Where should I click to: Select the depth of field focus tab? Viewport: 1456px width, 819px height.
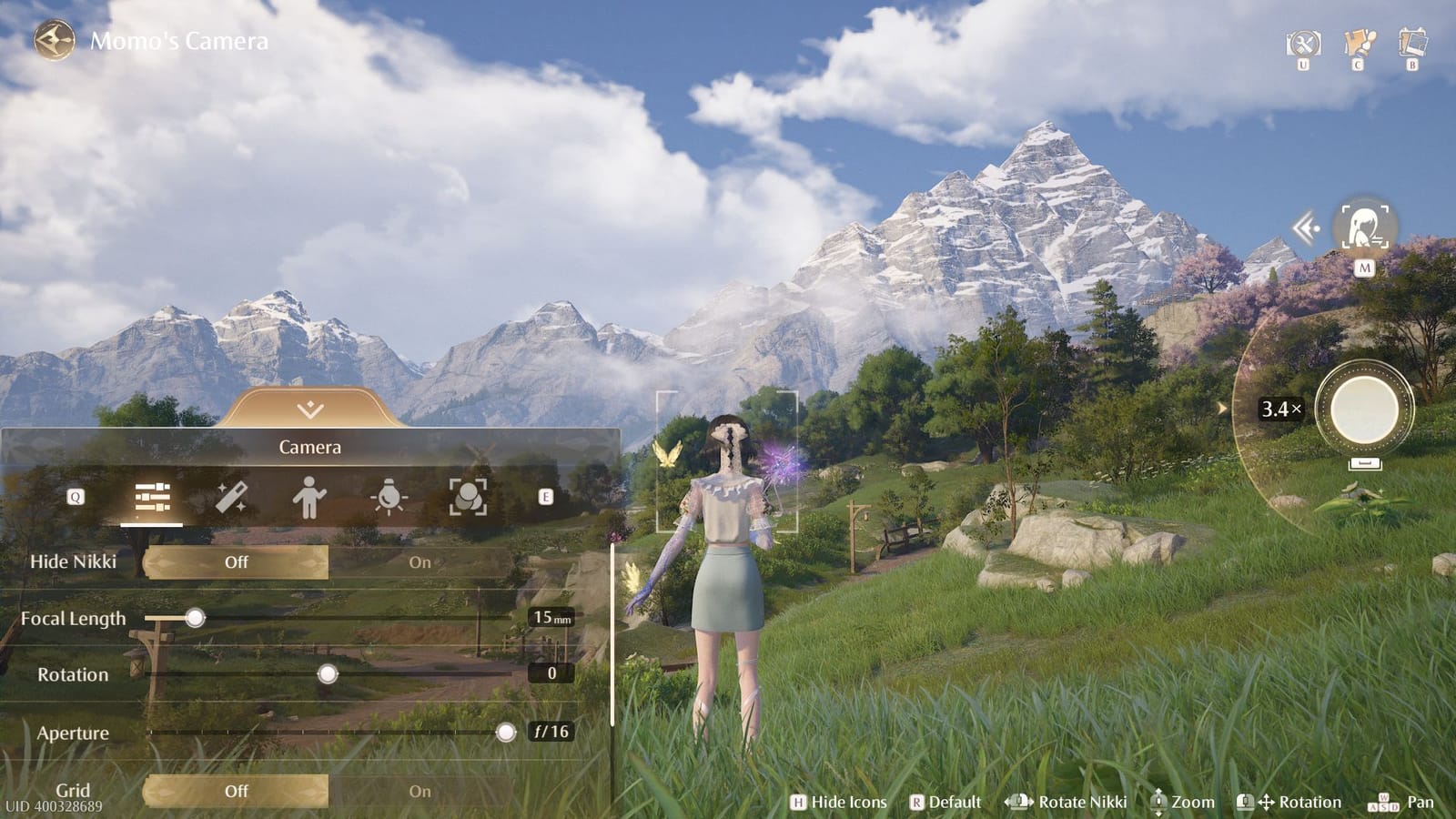(x=470, y=496)
